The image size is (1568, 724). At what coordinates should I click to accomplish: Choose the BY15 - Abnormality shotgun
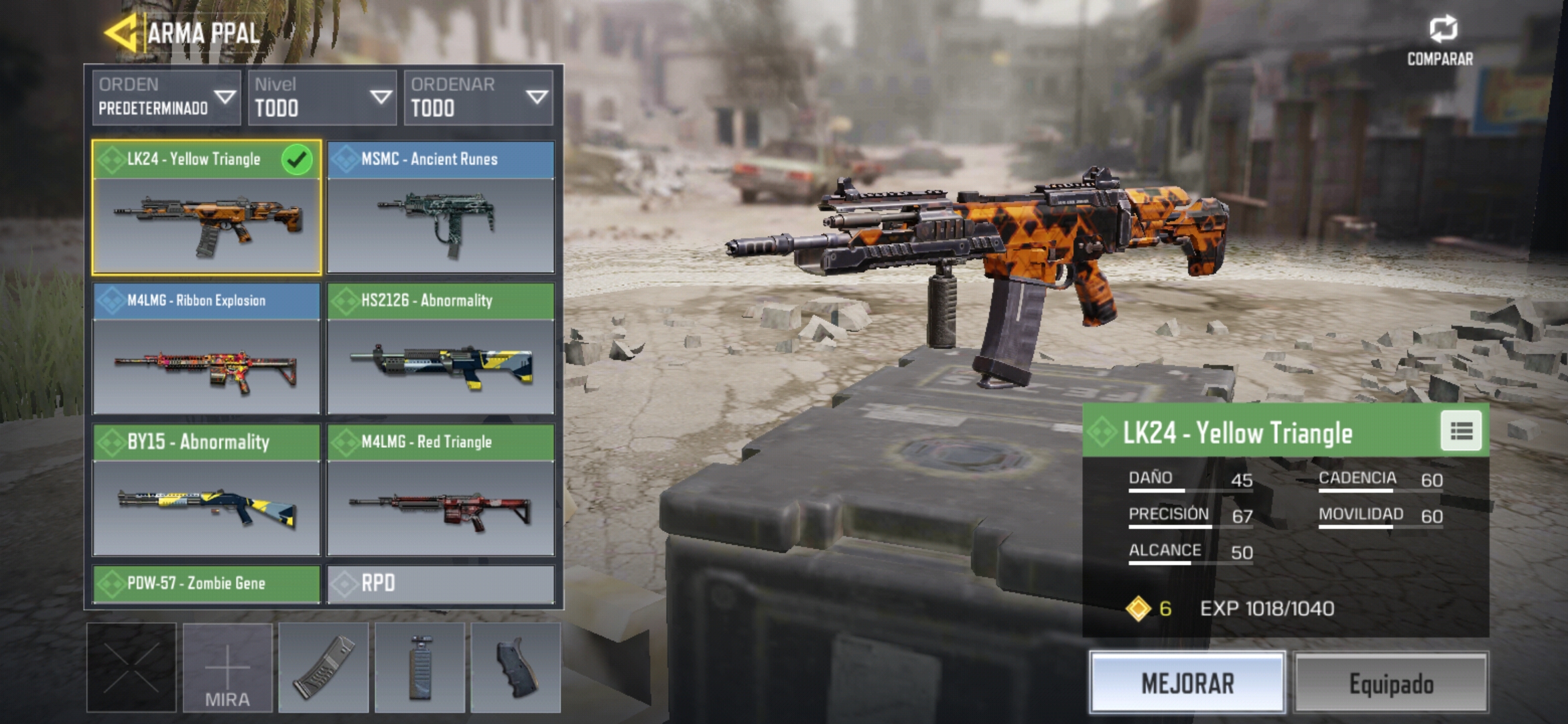click(206, 490)
